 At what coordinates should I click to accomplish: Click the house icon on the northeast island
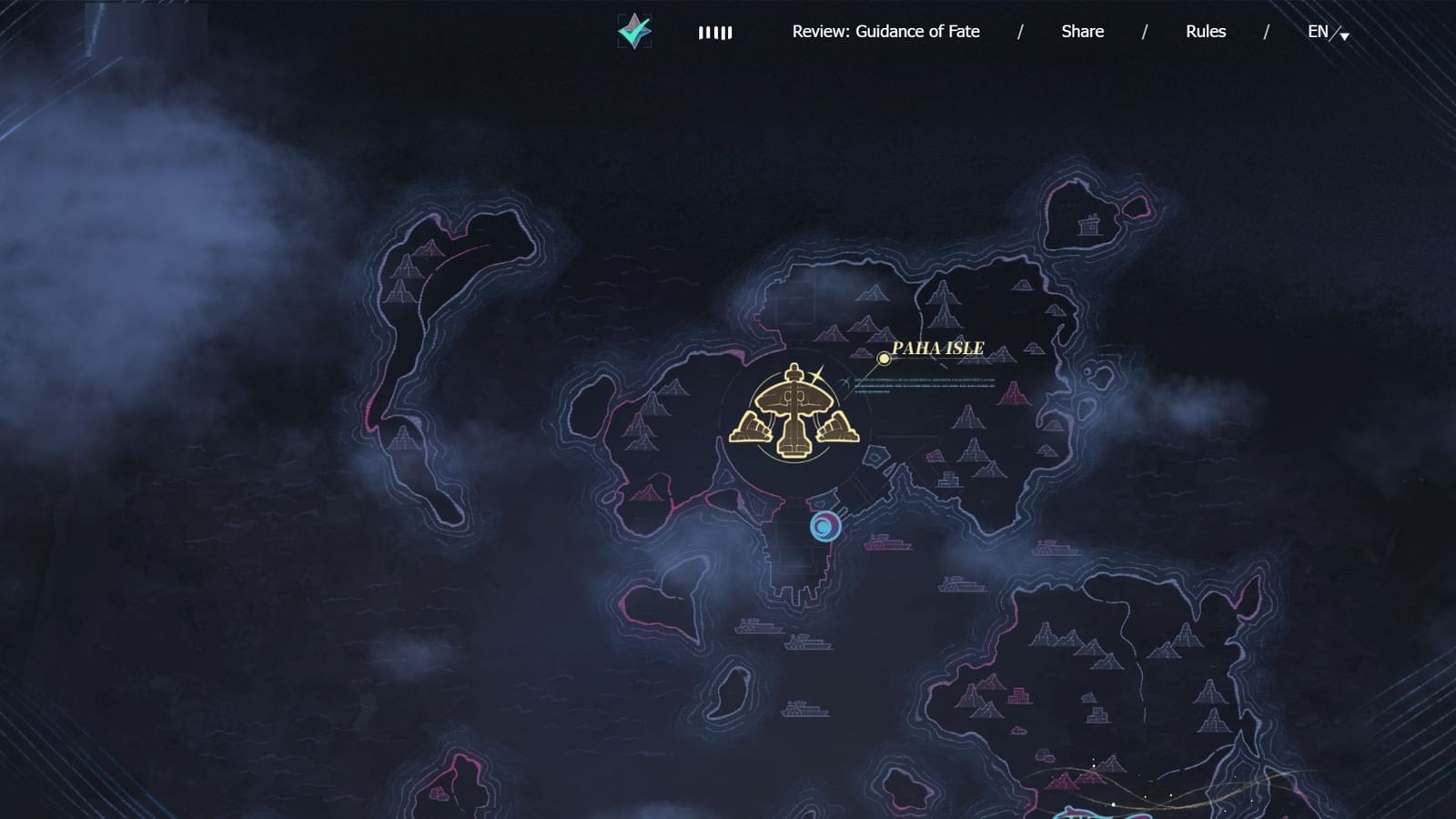[x=1088, y=226]
